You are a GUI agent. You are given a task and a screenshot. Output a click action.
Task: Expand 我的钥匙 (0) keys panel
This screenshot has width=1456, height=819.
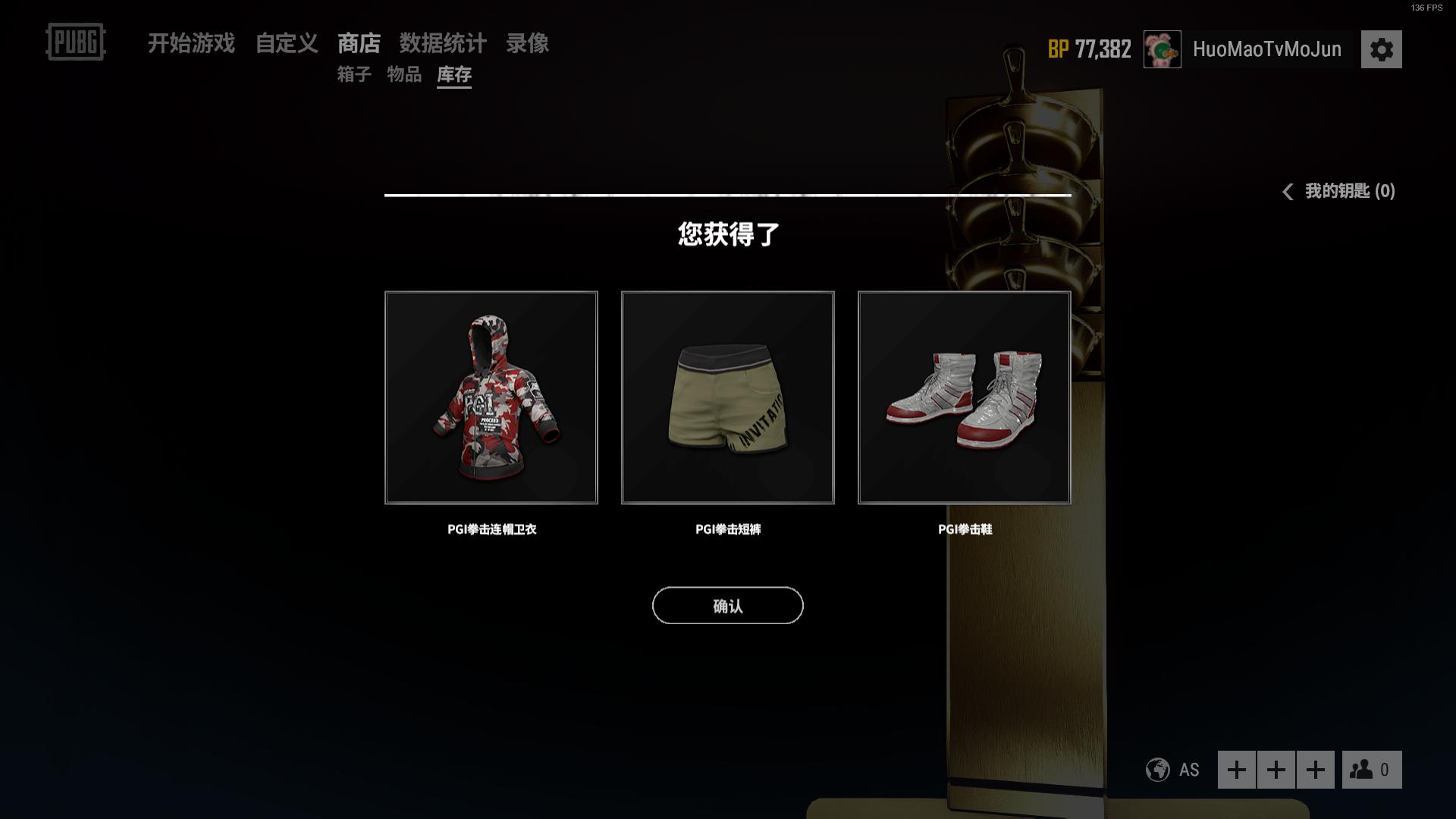[1346, 192]
